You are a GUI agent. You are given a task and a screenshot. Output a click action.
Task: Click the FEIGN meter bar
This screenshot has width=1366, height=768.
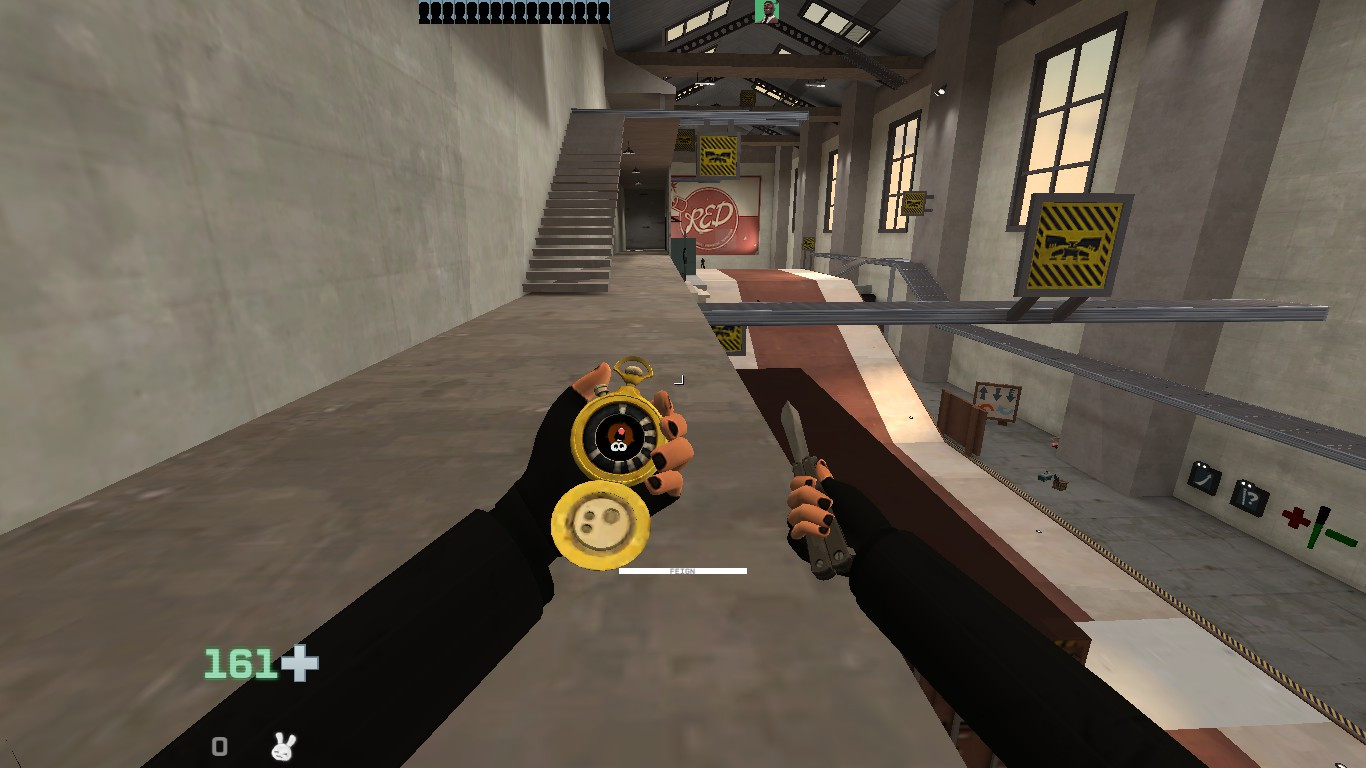pyautogui.click(x=684, y=570)
